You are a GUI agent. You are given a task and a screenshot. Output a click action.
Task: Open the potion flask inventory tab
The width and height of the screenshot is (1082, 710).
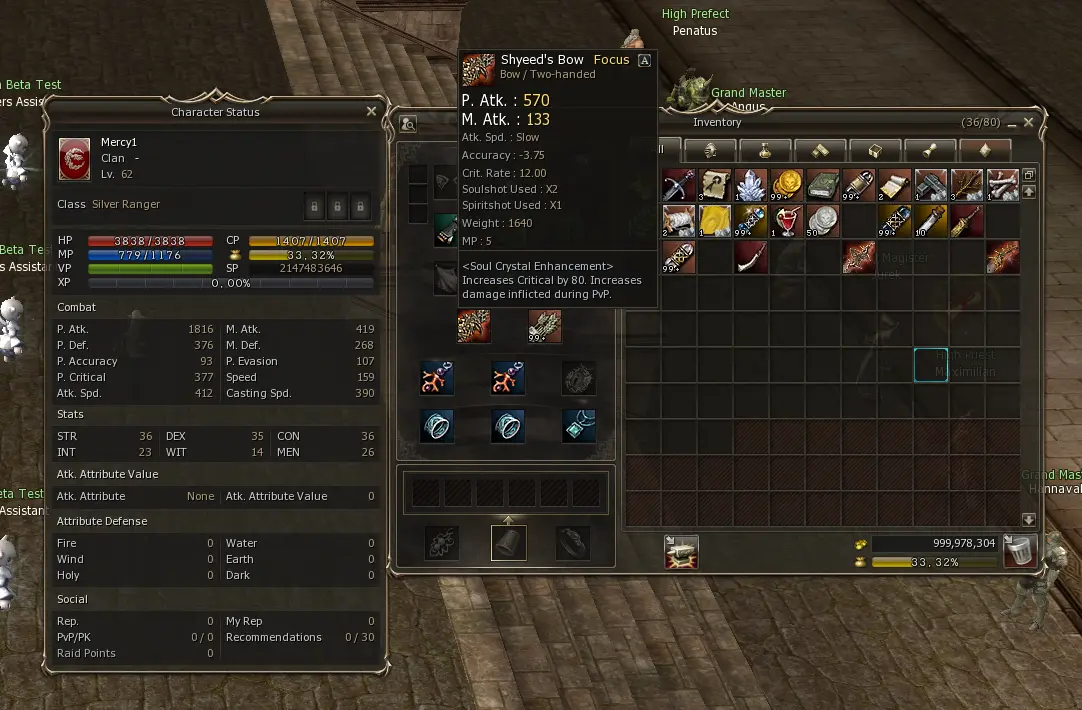(x=765, y=150)
